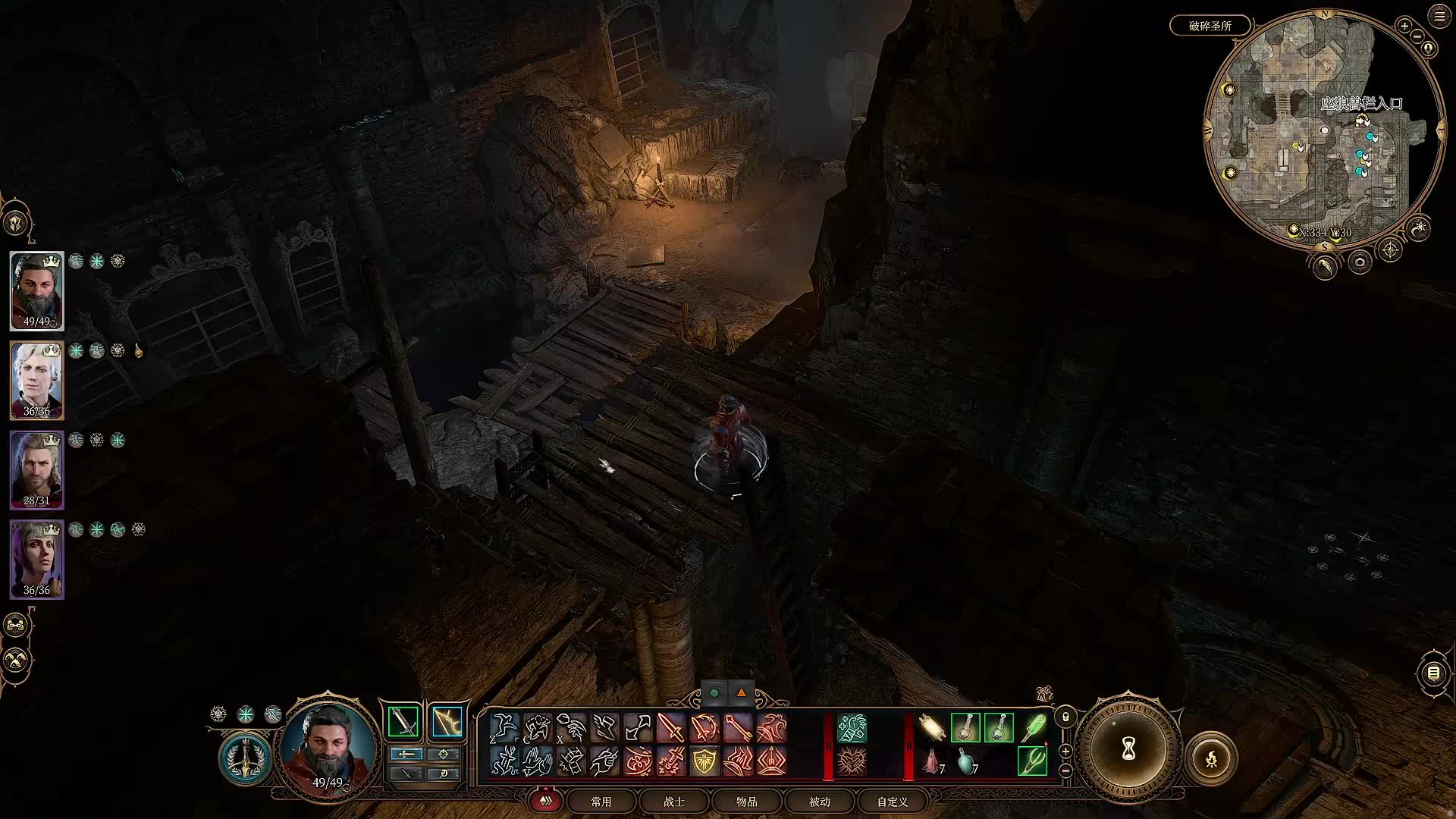
Task: Select the white-haired companion portrait with 36/36 HP
Action: [x=36, y=381]
